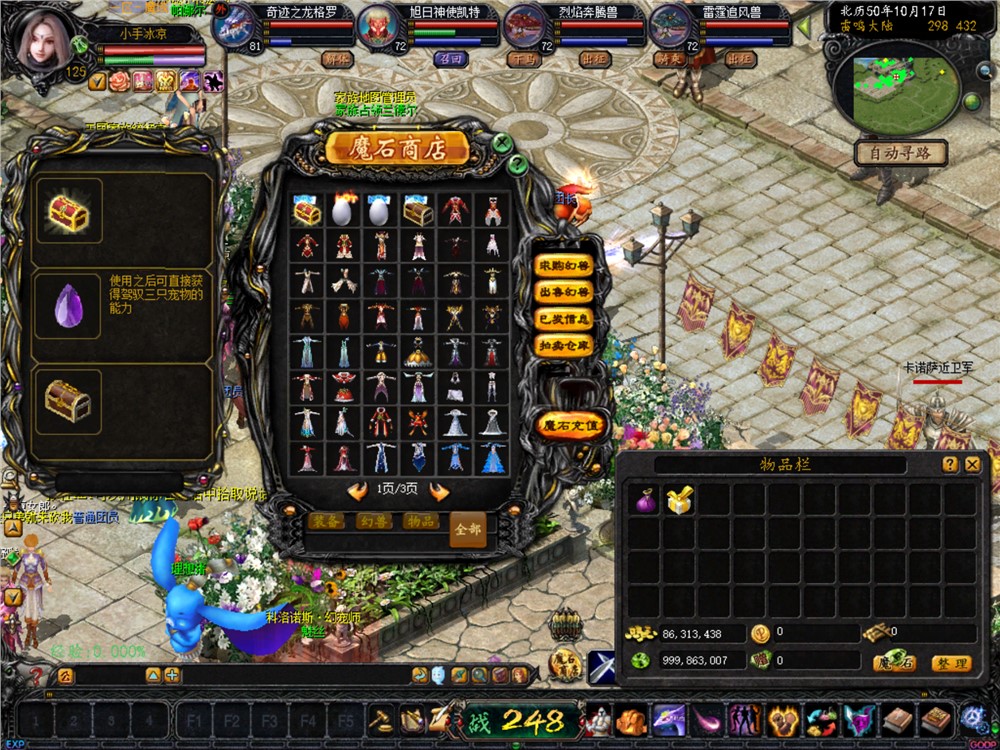Open the minimap

click(x=893, y=90)
